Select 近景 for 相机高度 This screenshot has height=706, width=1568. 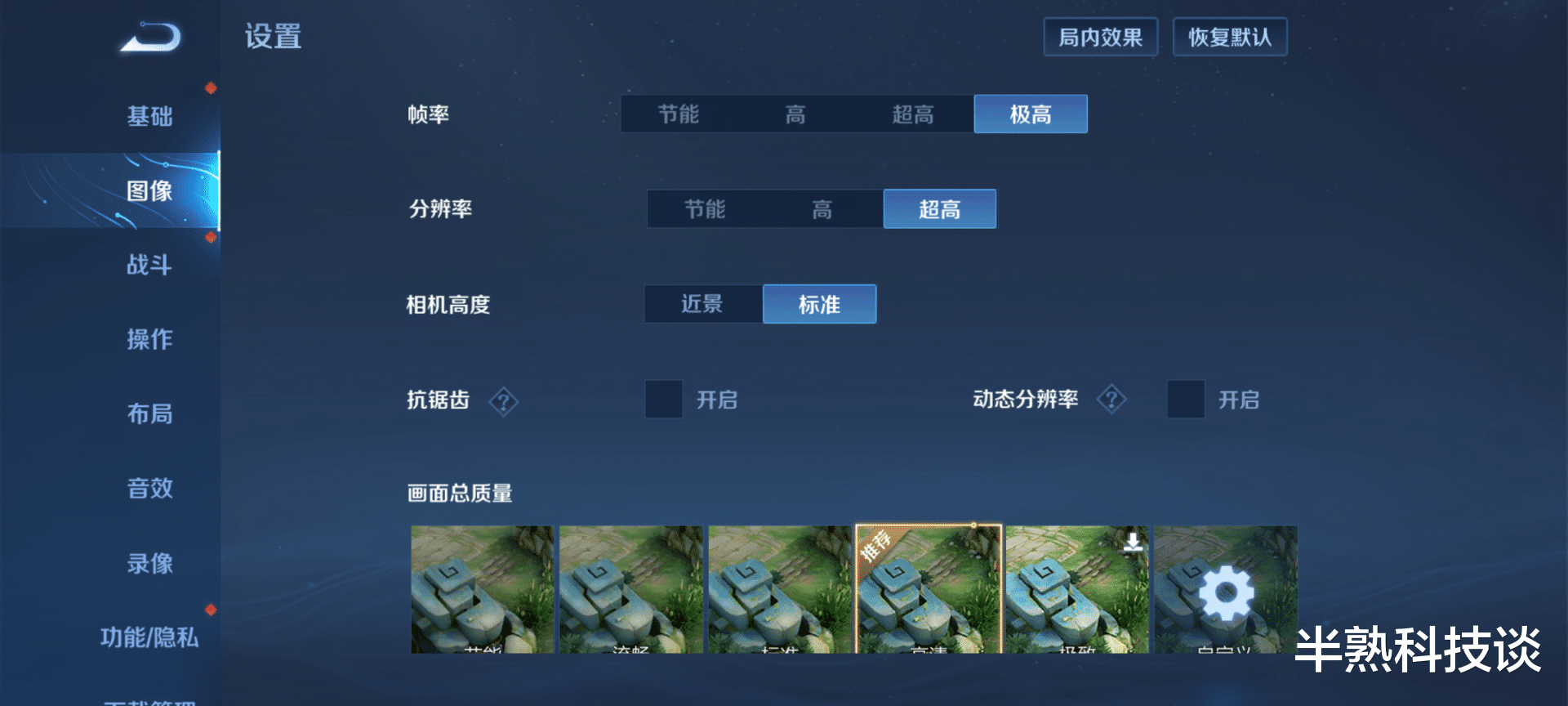click(x=702, y=303)
